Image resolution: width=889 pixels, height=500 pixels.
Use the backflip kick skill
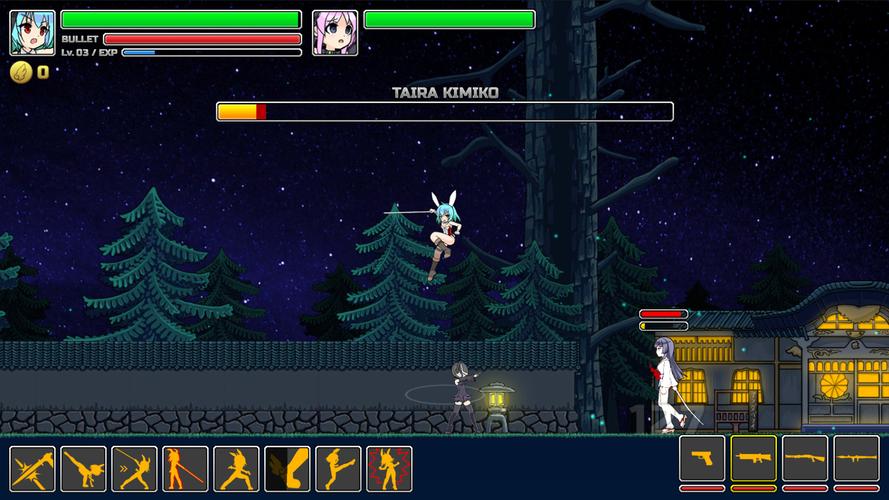coord(84,468)
